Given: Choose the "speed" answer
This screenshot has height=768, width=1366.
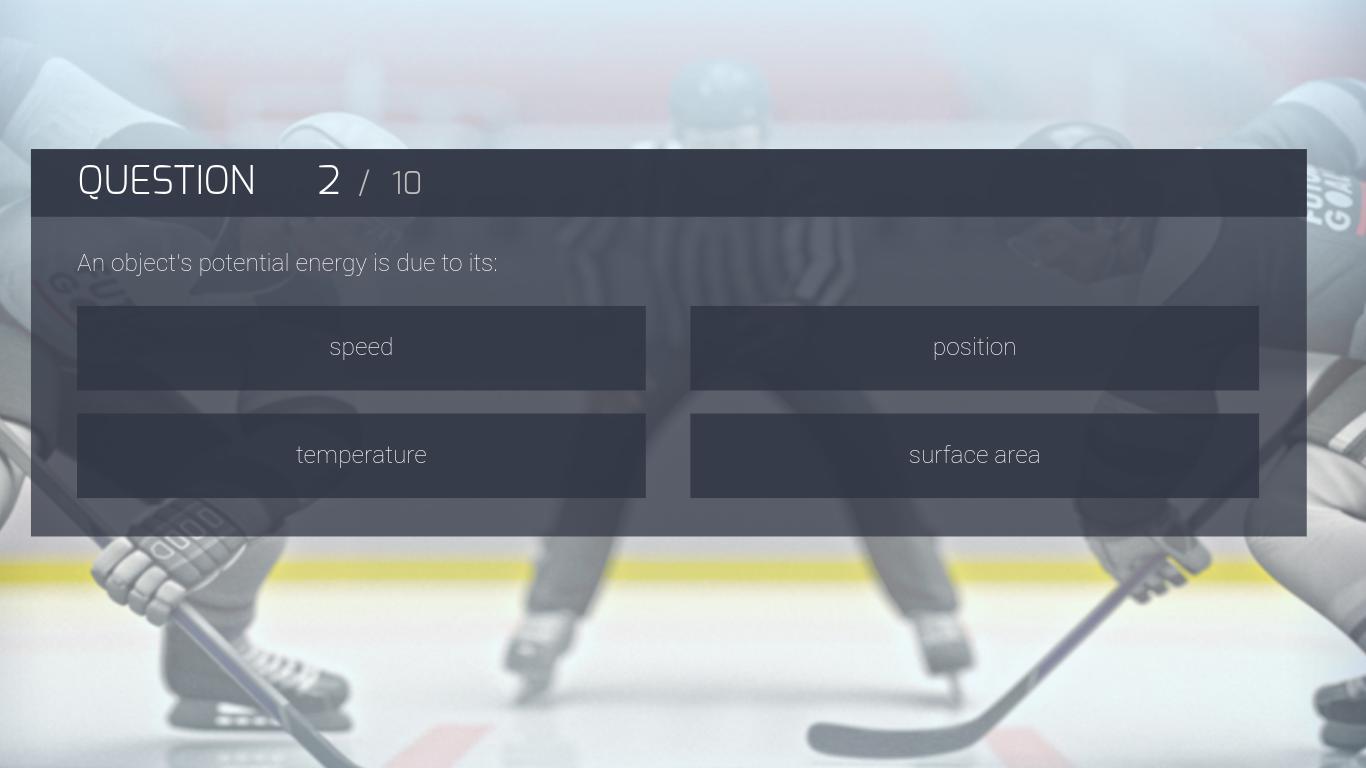Looking at the screenshot, I should pos(361,348).
